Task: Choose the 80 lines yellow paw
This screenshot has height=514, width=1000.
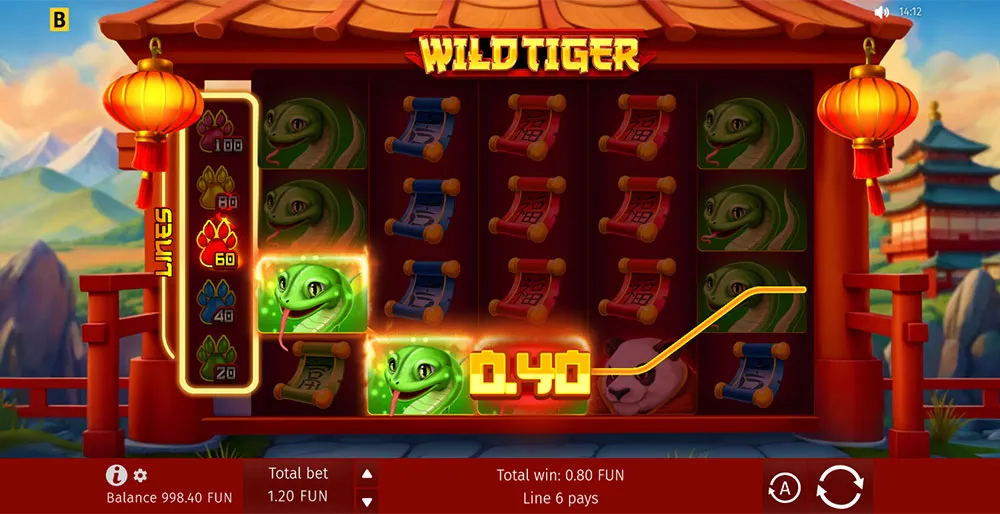Action: 219,185
